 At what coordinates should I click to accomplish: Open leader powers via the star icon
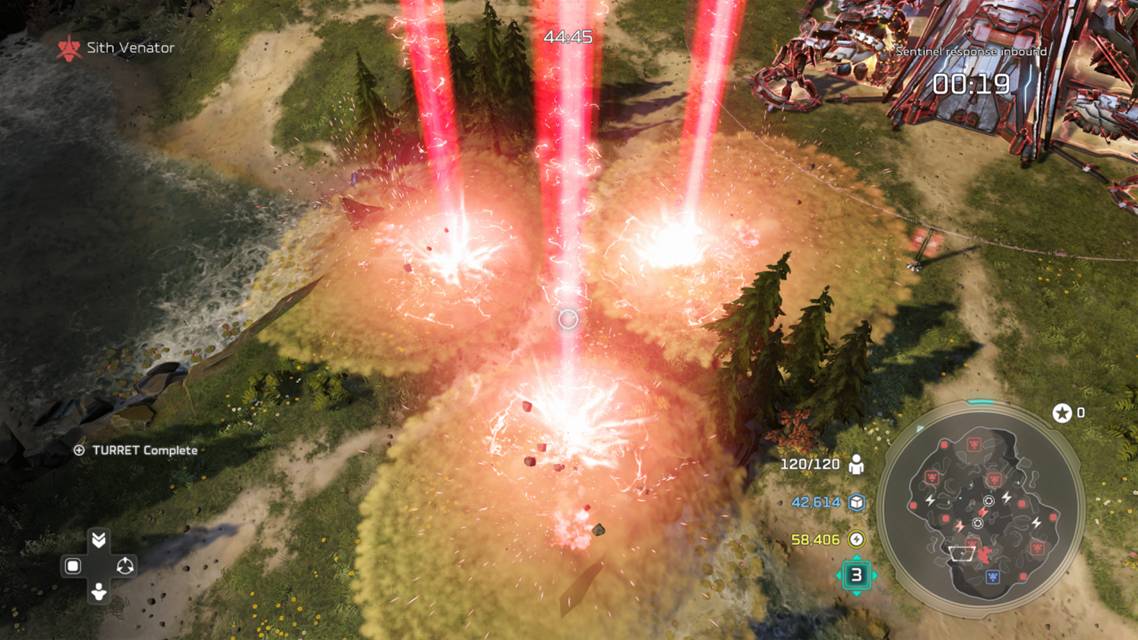[1062, 413]
